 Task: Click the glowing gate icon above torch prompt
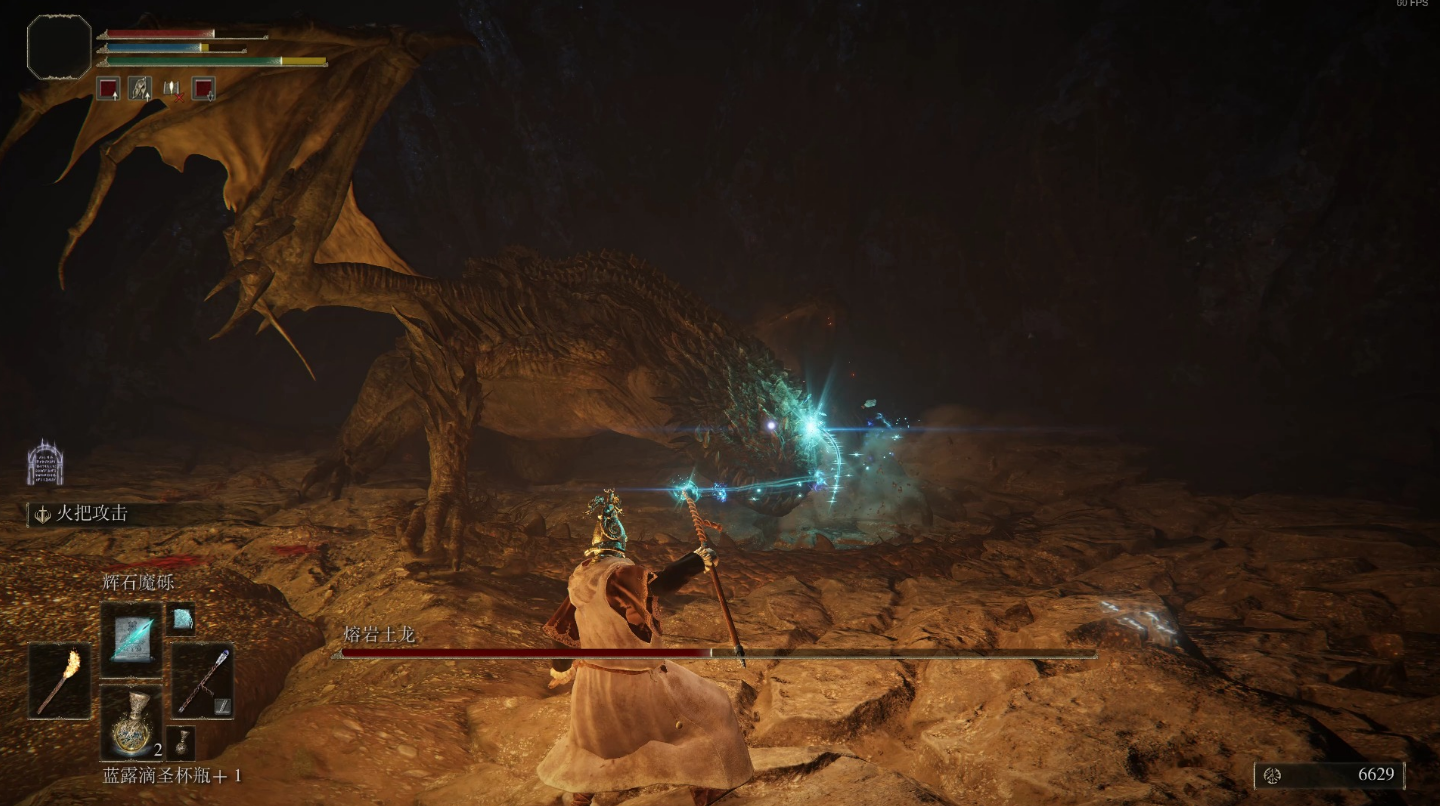click(x=45, y=463)
